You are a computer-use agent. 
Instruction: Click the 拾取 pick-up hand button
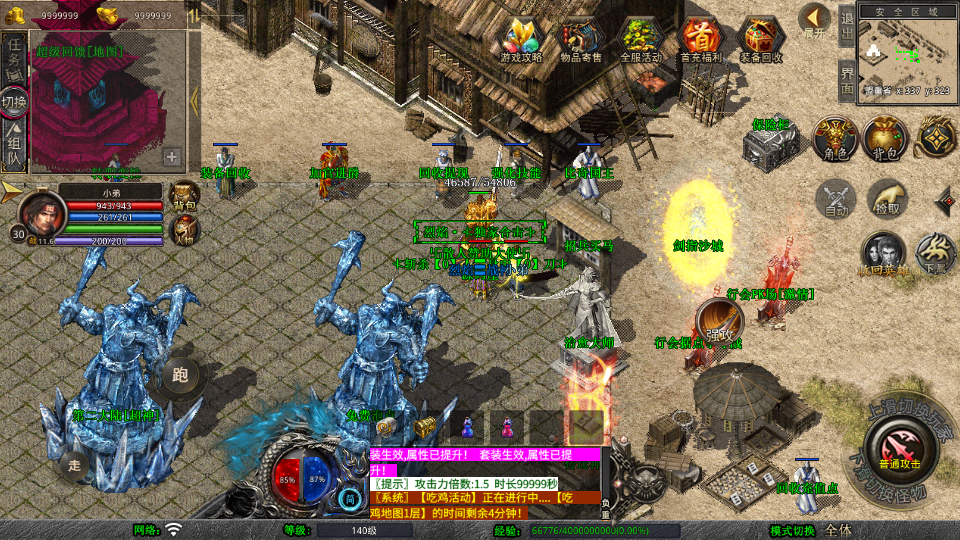point(886,199)
